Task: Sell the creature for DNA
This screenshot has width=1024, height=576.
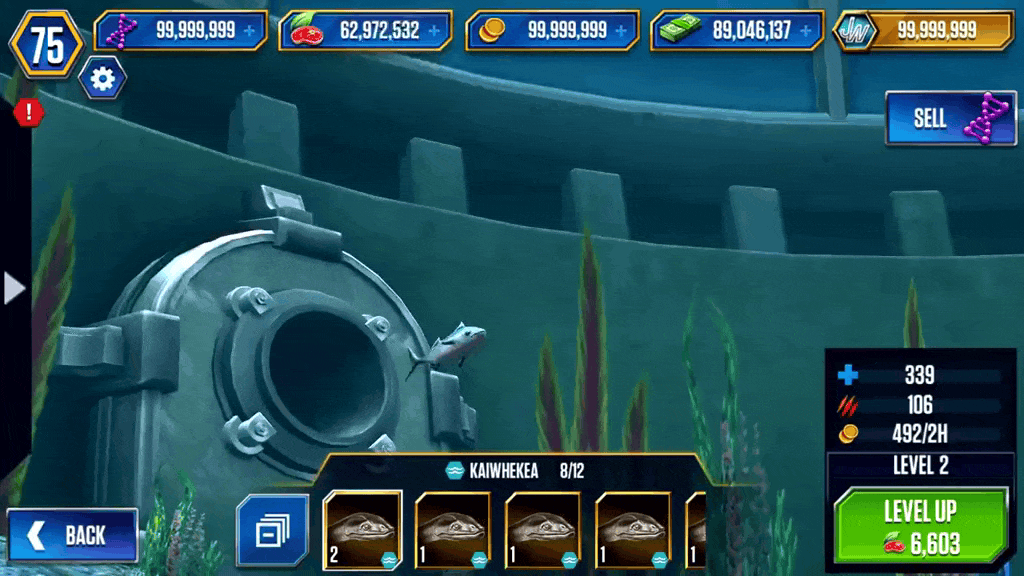Action: 950,119
